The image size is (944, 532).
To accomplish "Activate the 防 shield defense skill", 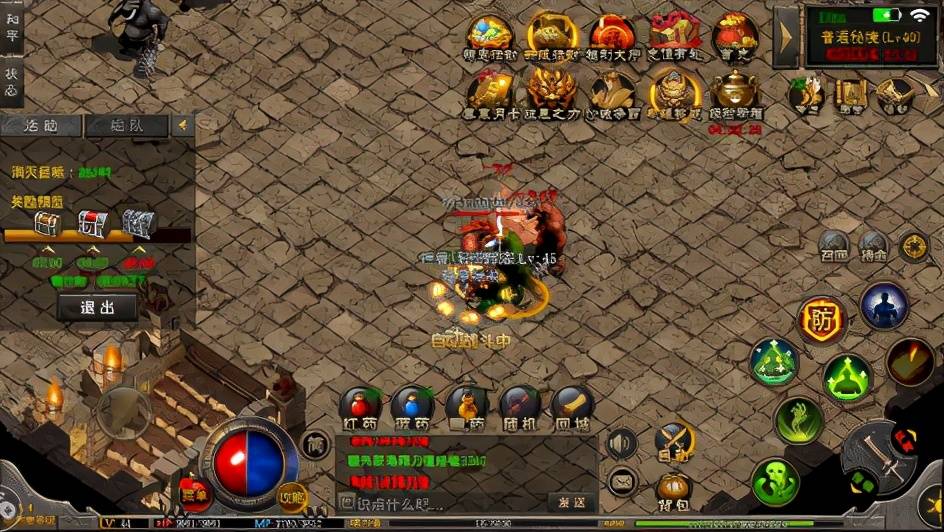I will point(822,321).
